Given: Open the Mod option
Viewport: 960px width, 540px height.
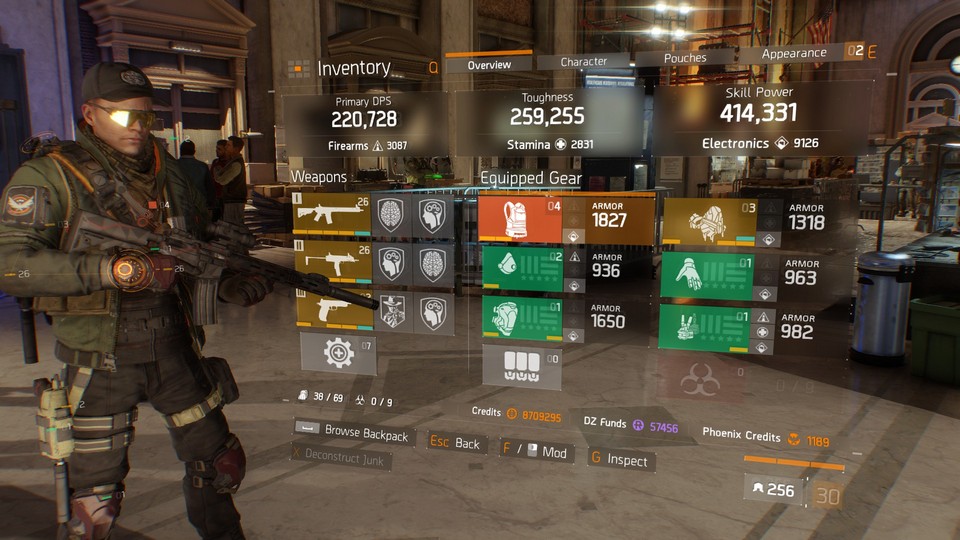Looking at the screenshot, I should 537,452.
